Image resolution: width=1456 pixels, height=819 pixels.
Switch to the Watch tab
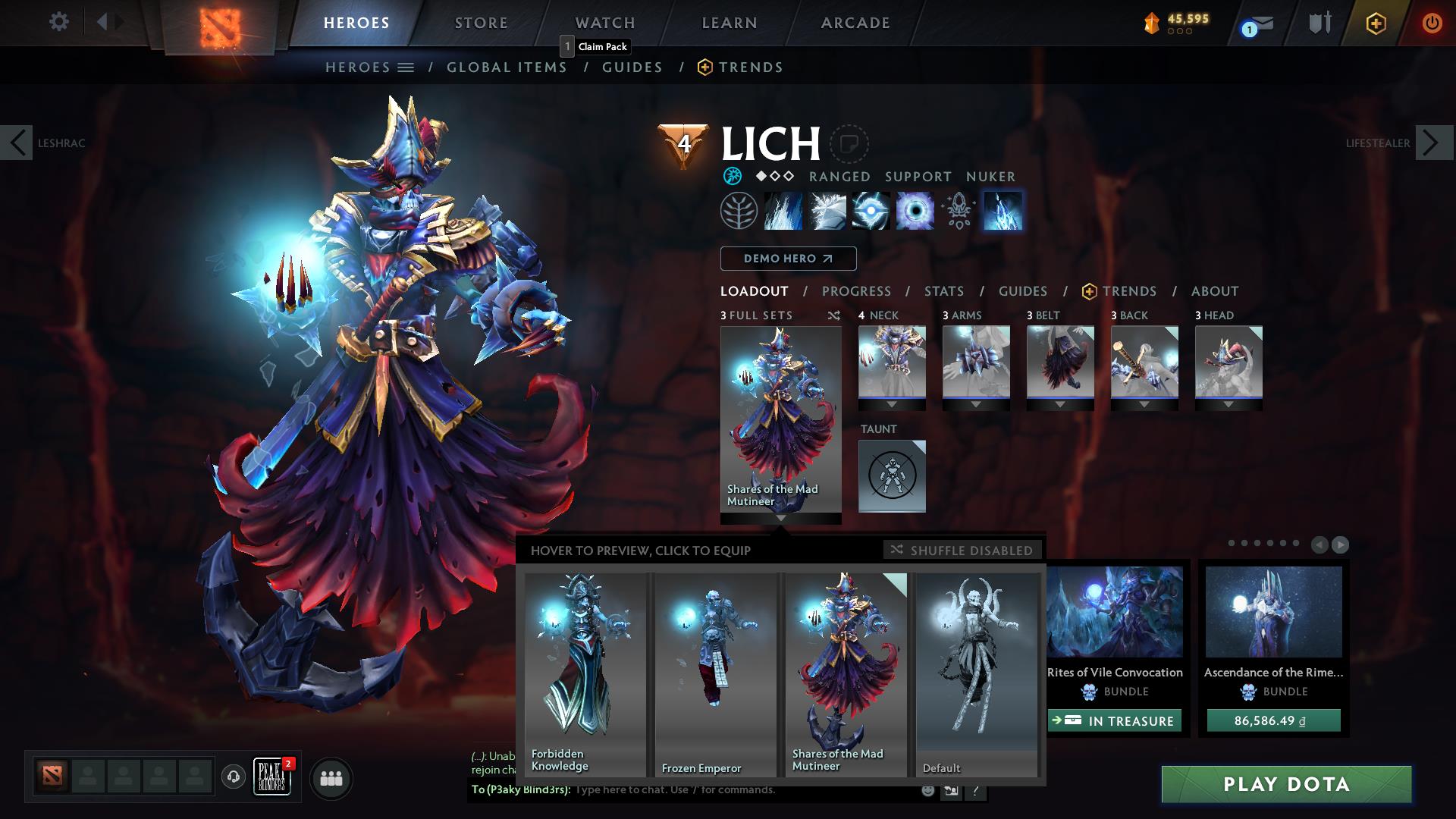(604, 23)
